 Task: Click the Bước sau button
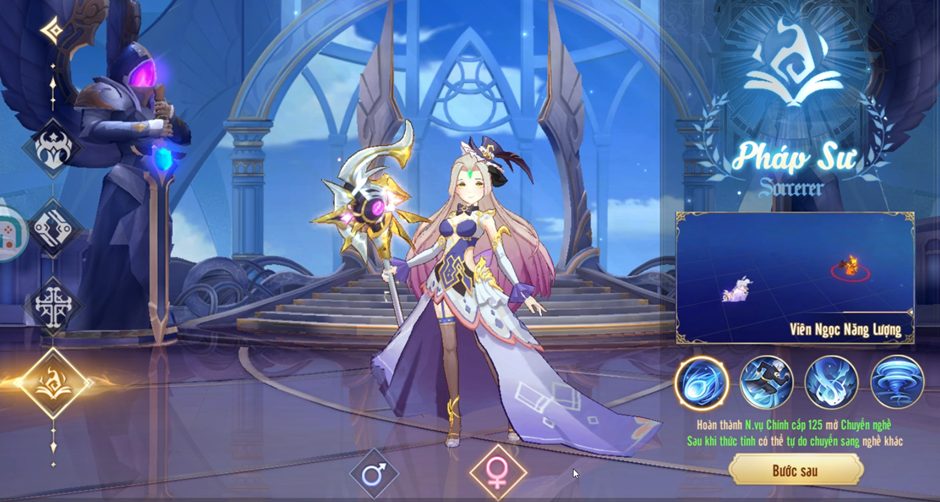pos(796,469)
